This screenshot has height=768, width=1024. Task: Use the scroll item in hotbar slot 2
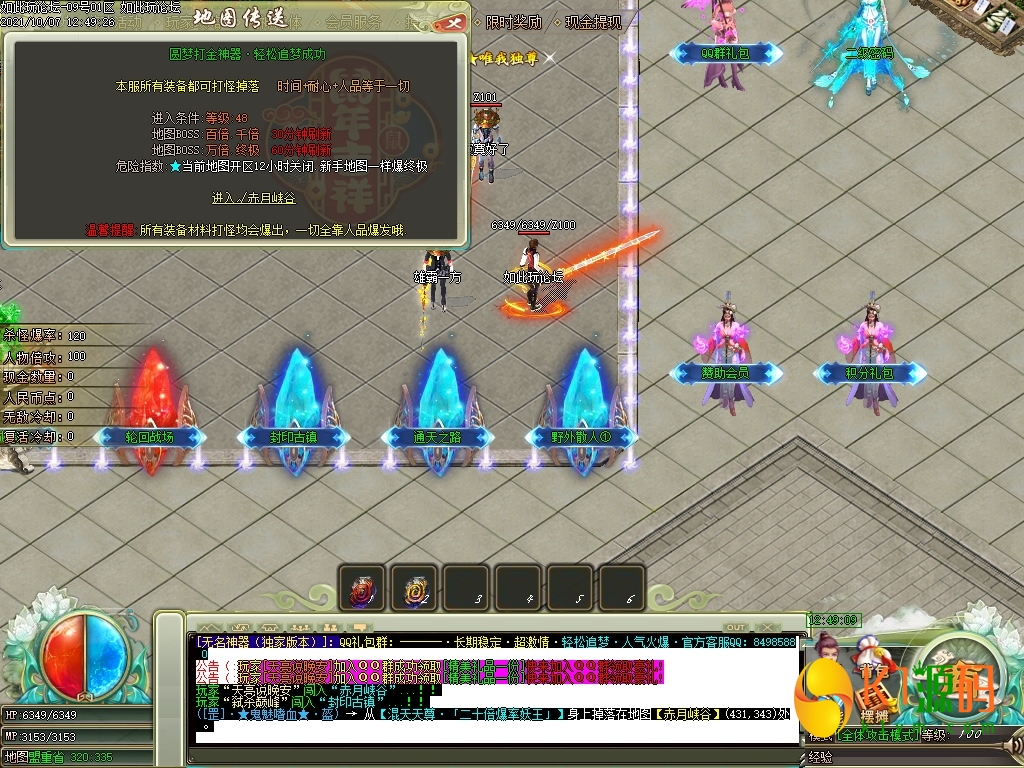(x=413, y=588)
